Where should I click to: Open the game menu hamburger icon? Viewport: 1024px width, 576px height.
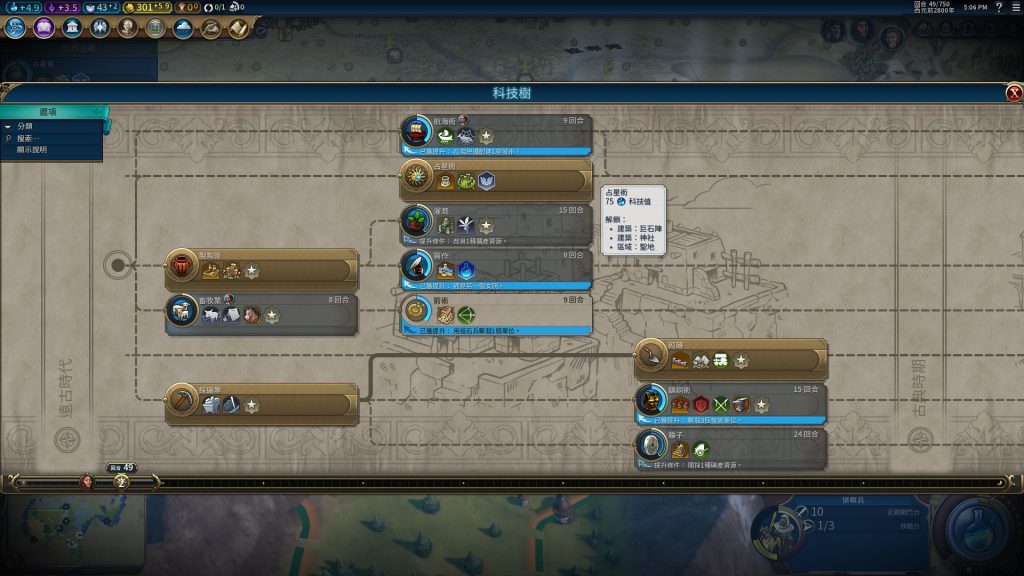pos(1014,8)
